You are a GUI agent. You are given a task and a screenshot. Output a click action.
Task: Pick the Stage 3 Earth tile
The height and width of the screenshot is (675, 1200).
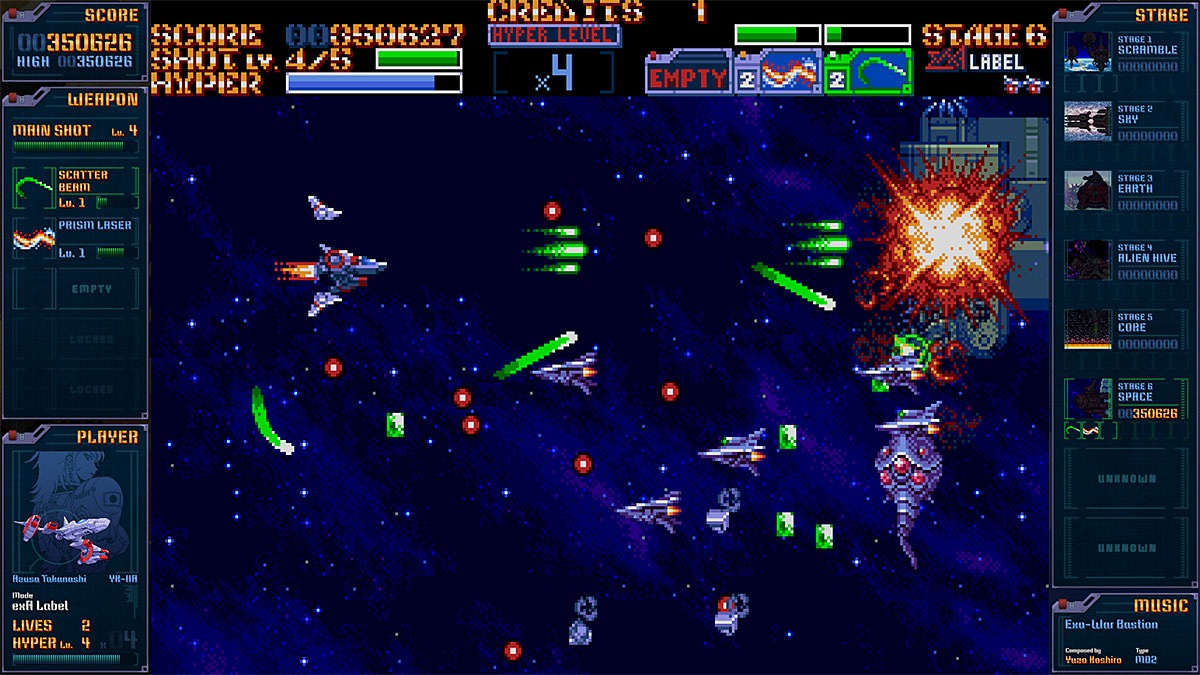1123,191
